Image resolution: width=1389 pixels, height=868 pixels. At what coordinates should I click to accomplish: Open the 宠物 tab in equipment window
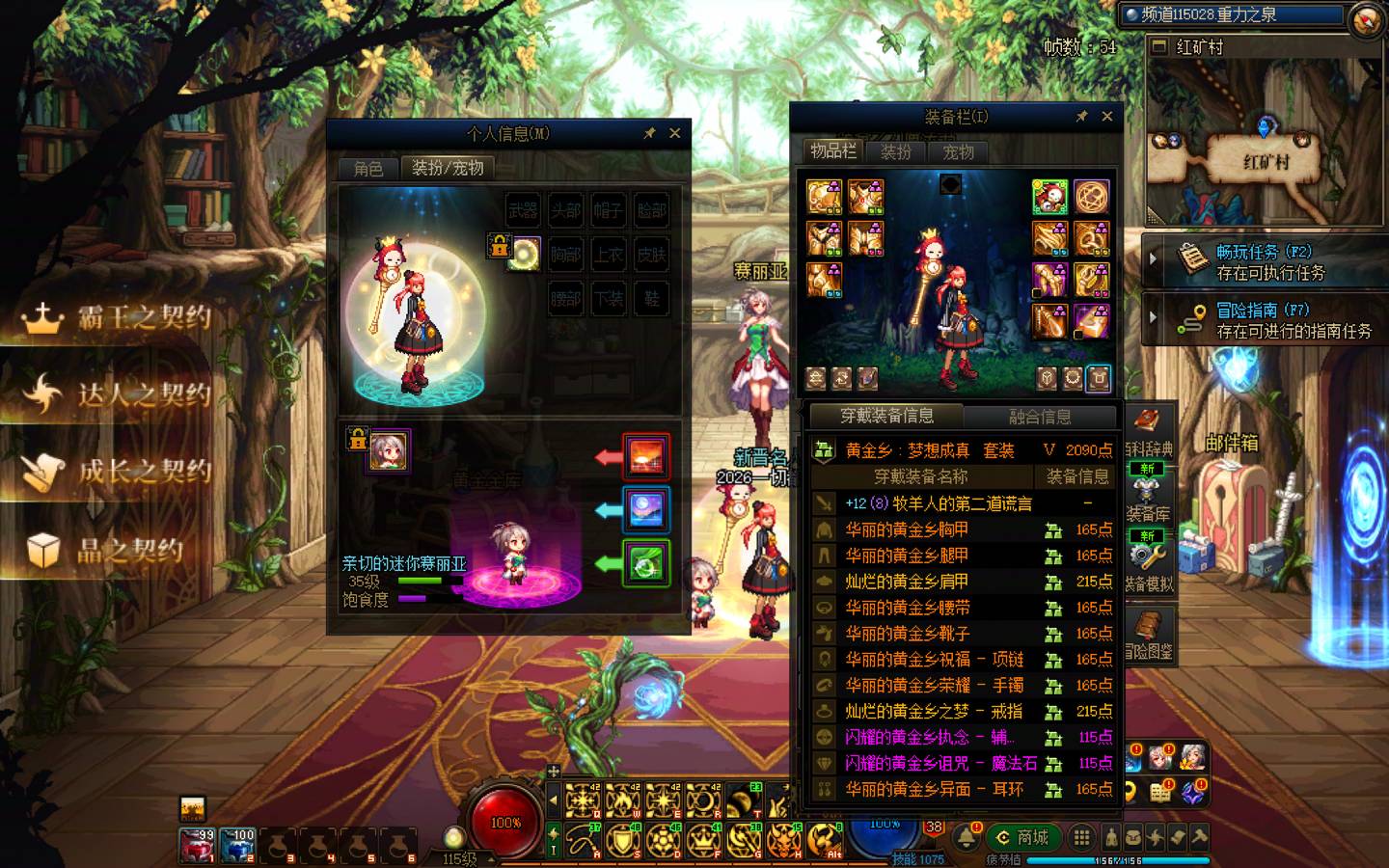coord(958,151)
